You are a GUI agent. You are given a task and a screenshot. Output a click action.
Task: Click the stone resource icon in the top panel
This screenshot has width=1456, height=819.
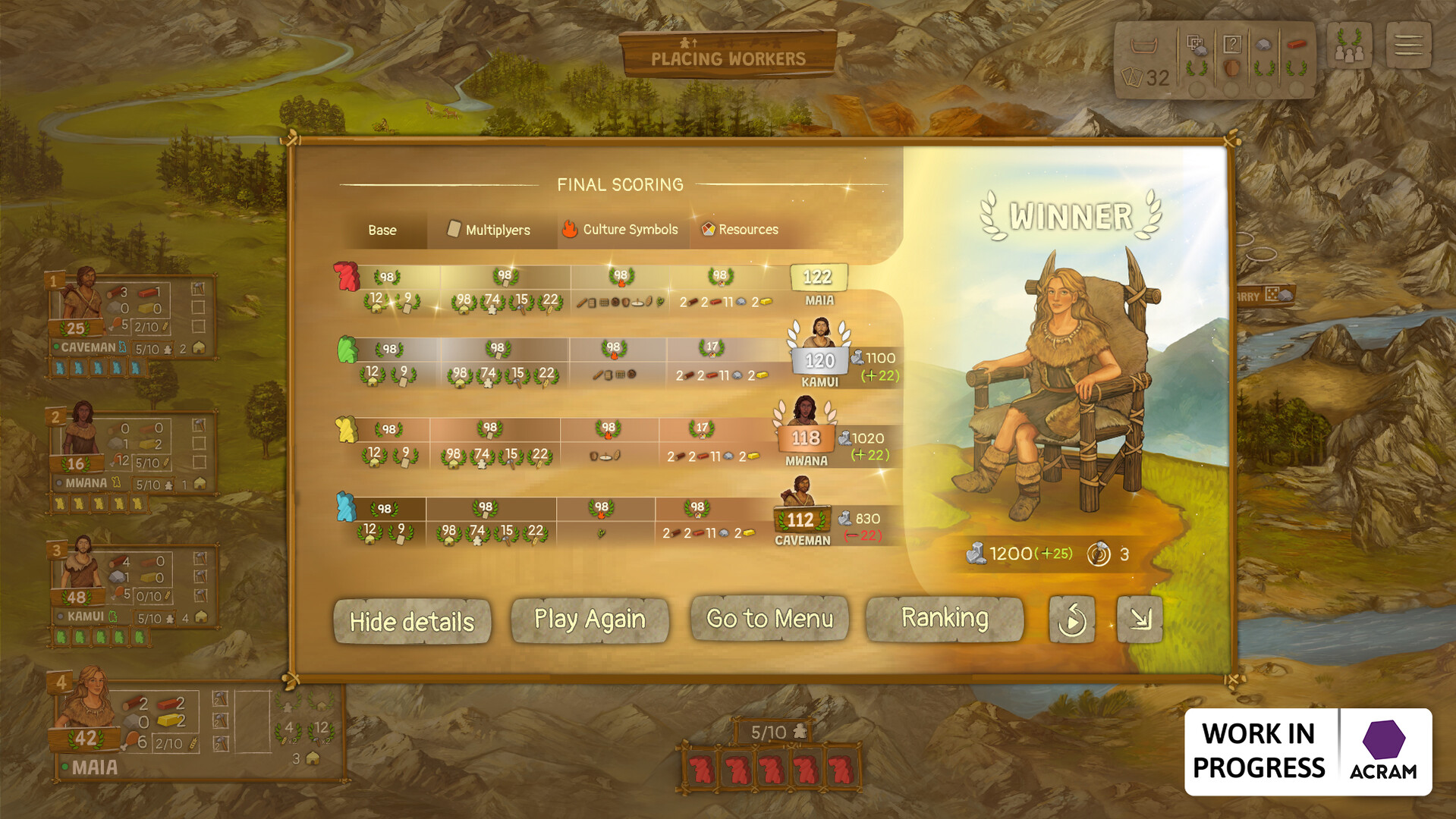click(1264, 45)
